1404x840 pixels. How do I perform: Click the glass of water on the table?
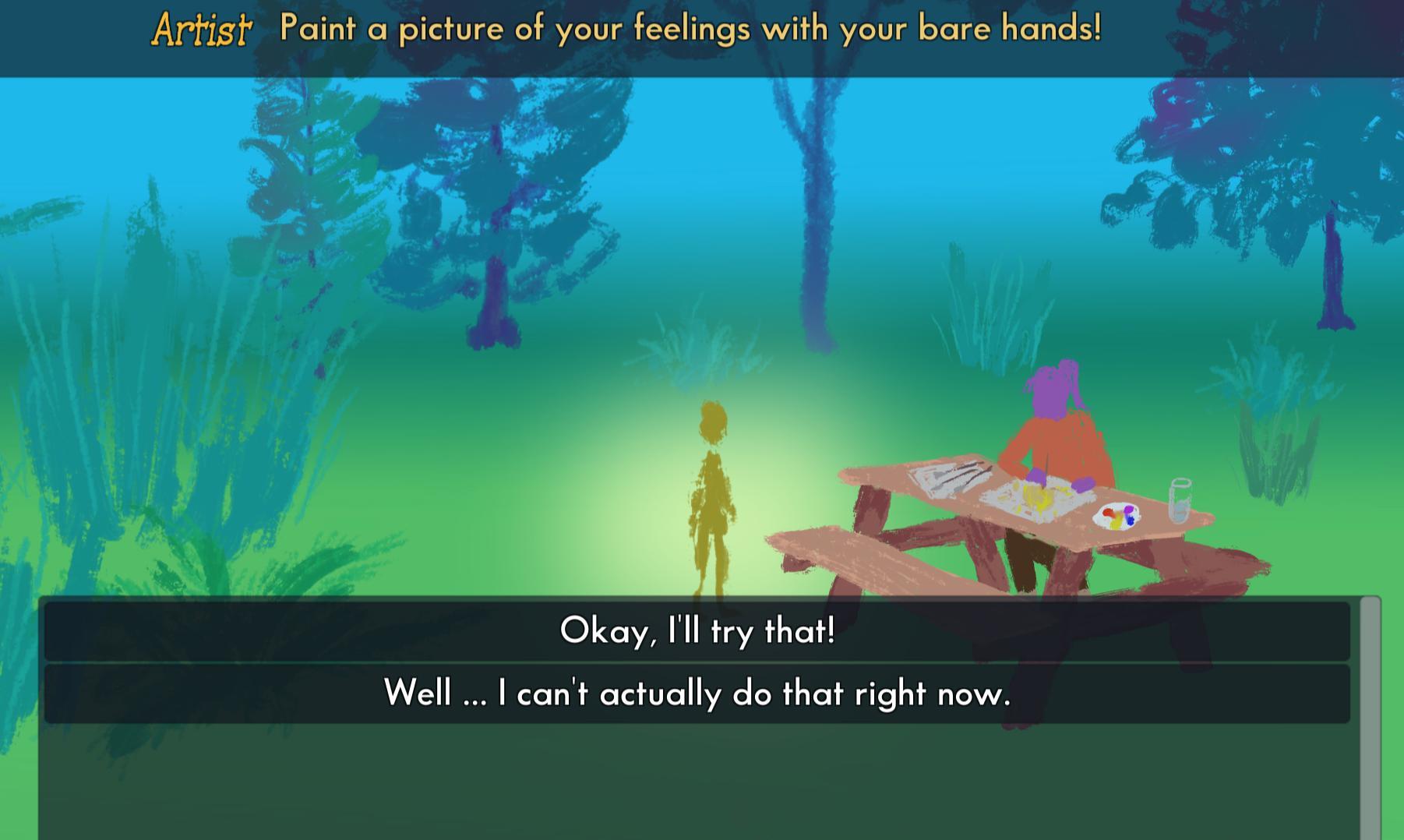(x=1181, y=500)
